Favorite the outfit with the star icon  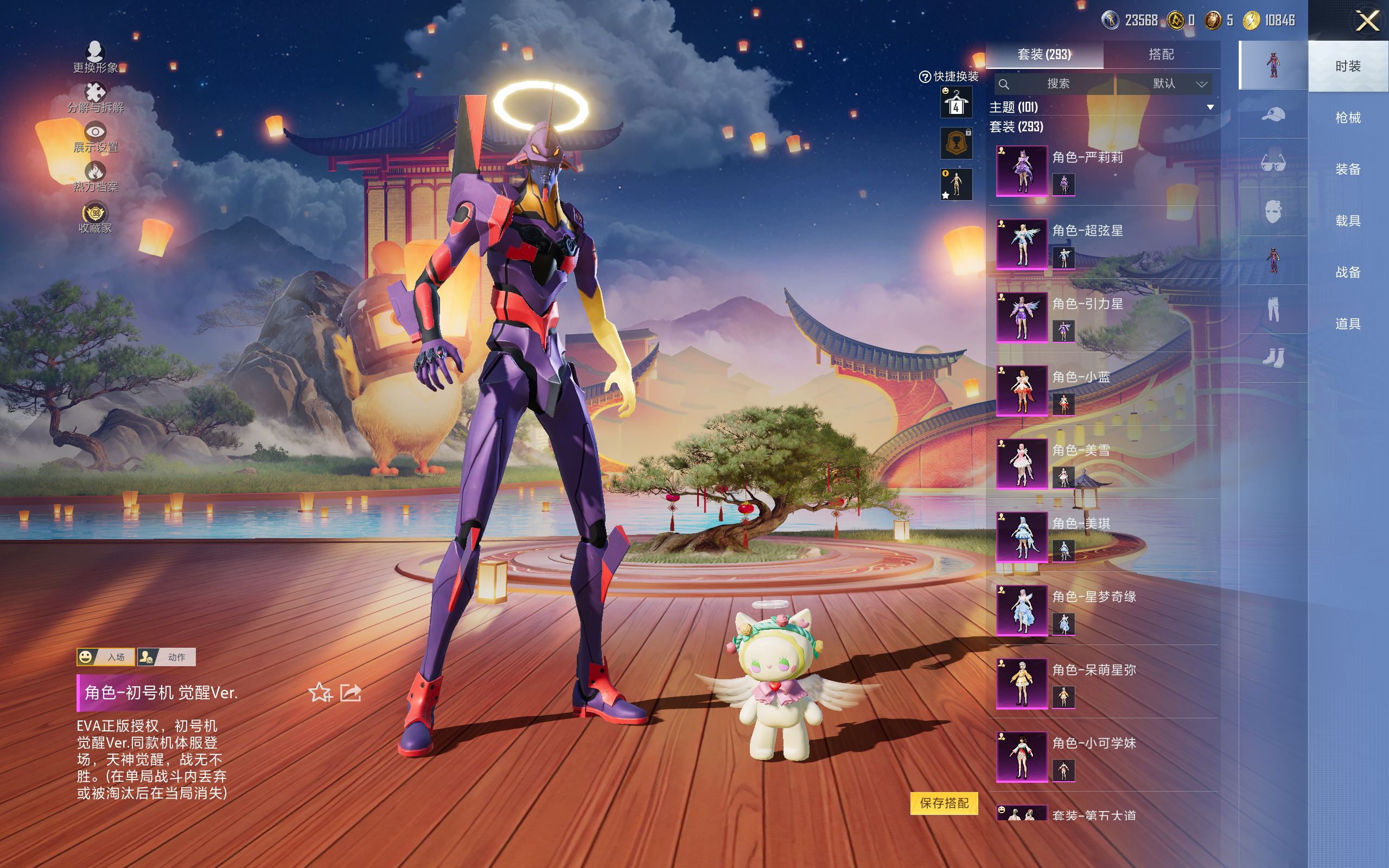320,693
